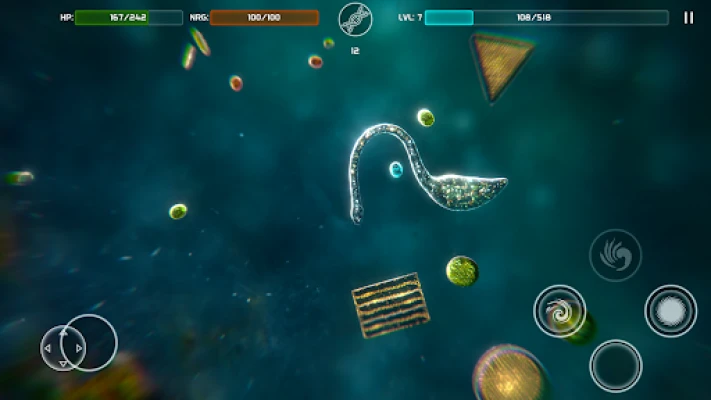Activate the spiral vortex ability button

[x=559, y=311]
